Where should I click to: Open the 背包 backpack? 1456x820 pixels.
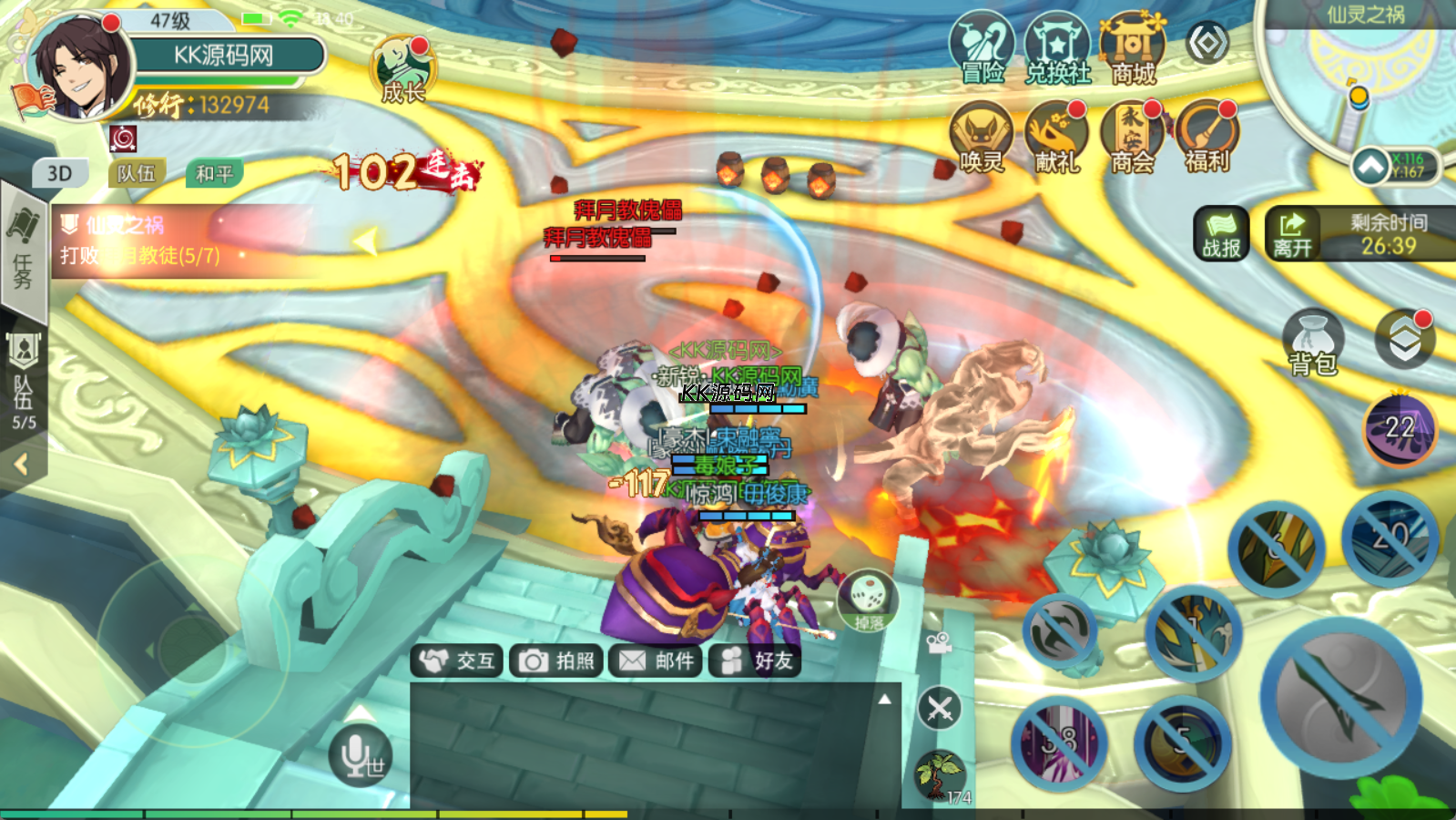(x=1312, y=343)
